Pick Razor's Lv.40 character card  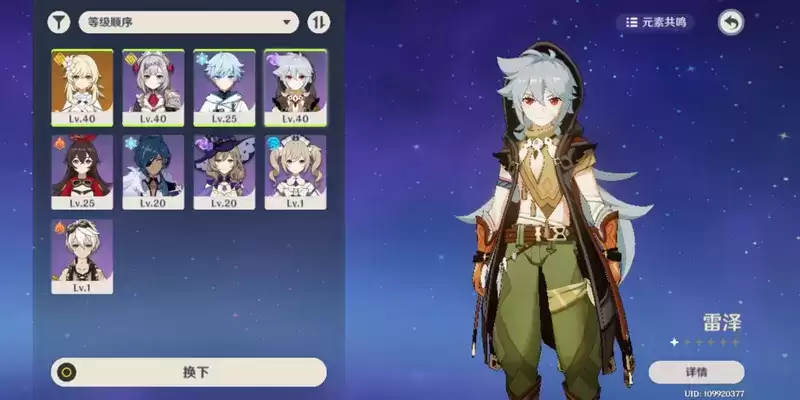(x=295, y=87)
